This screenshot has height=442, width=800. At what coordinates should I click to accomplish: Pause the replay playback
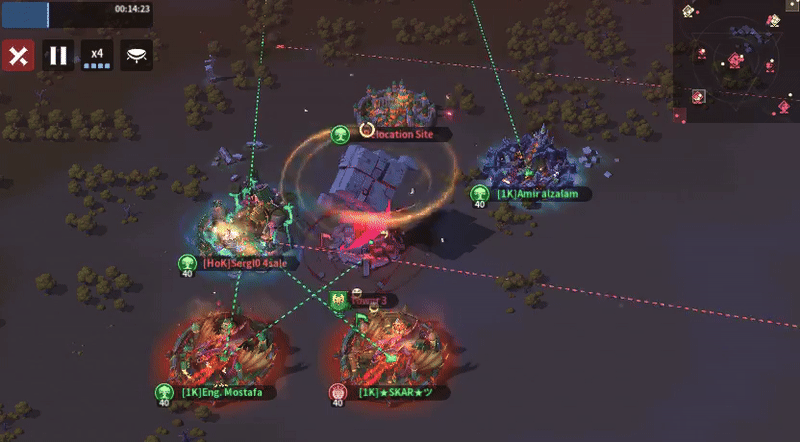[x=58, y=55]
